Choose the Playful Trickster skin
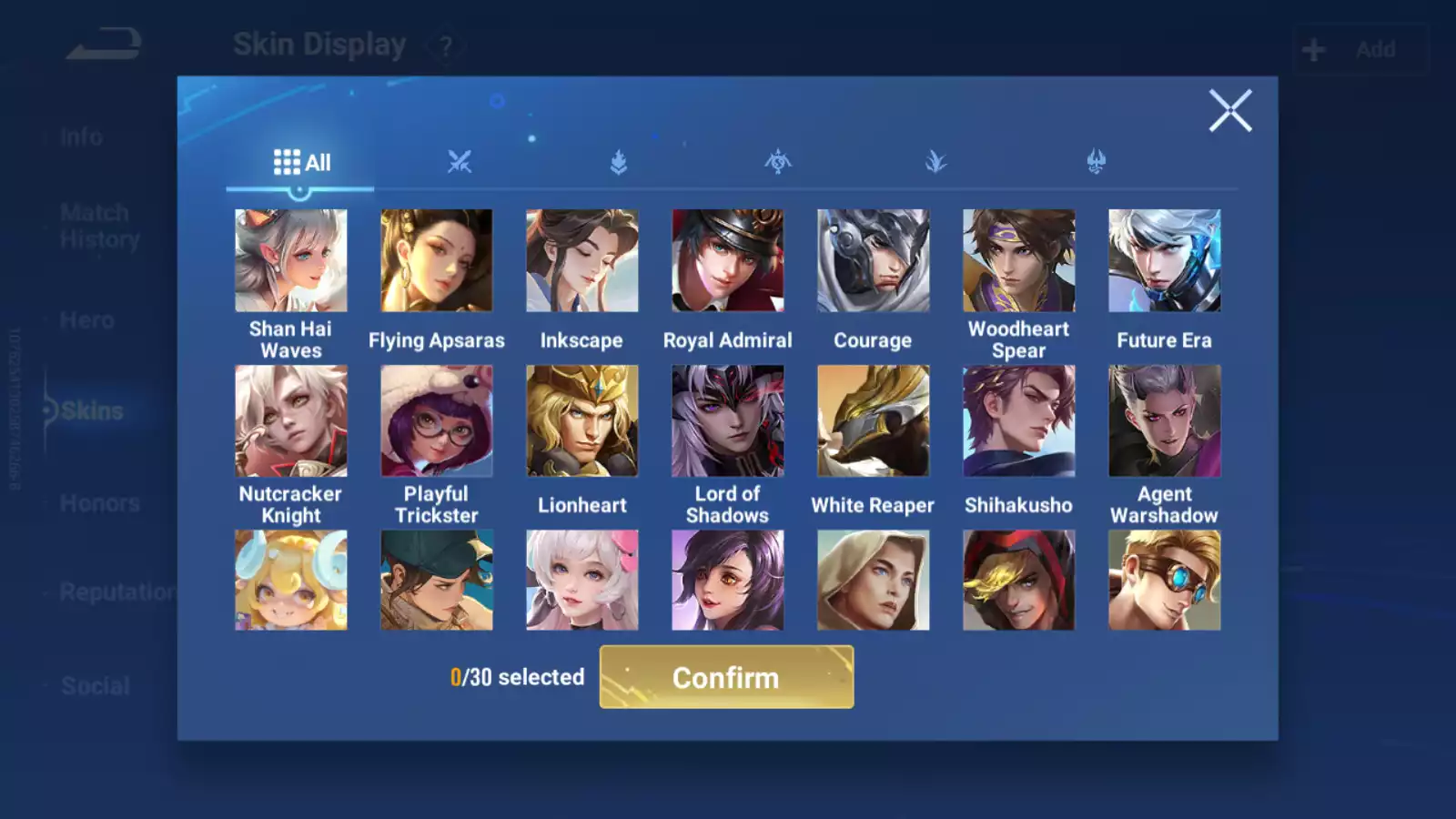Image resolution: width=1456 pixels, height=819 pixels. (436, 421)
